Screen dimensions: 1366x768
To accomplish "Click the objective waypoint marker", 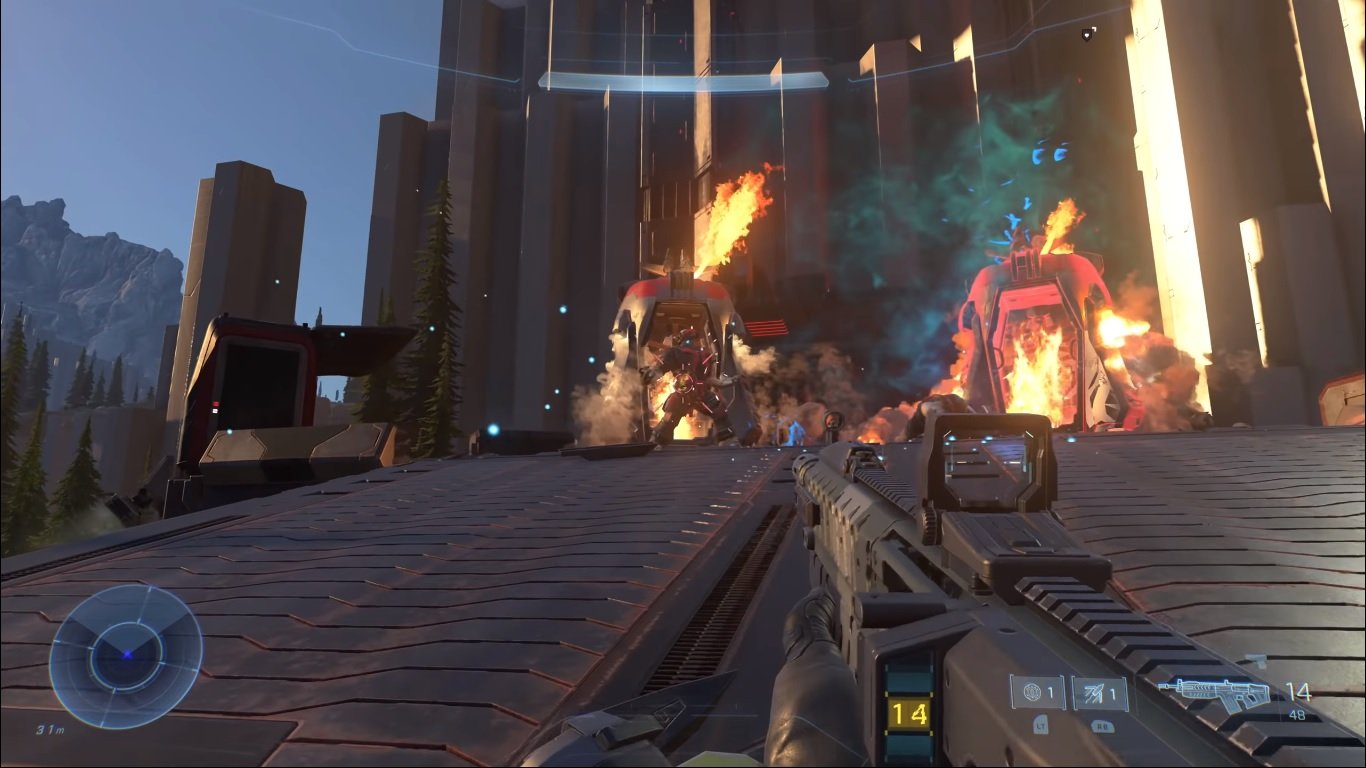I will coord(1088,35).
